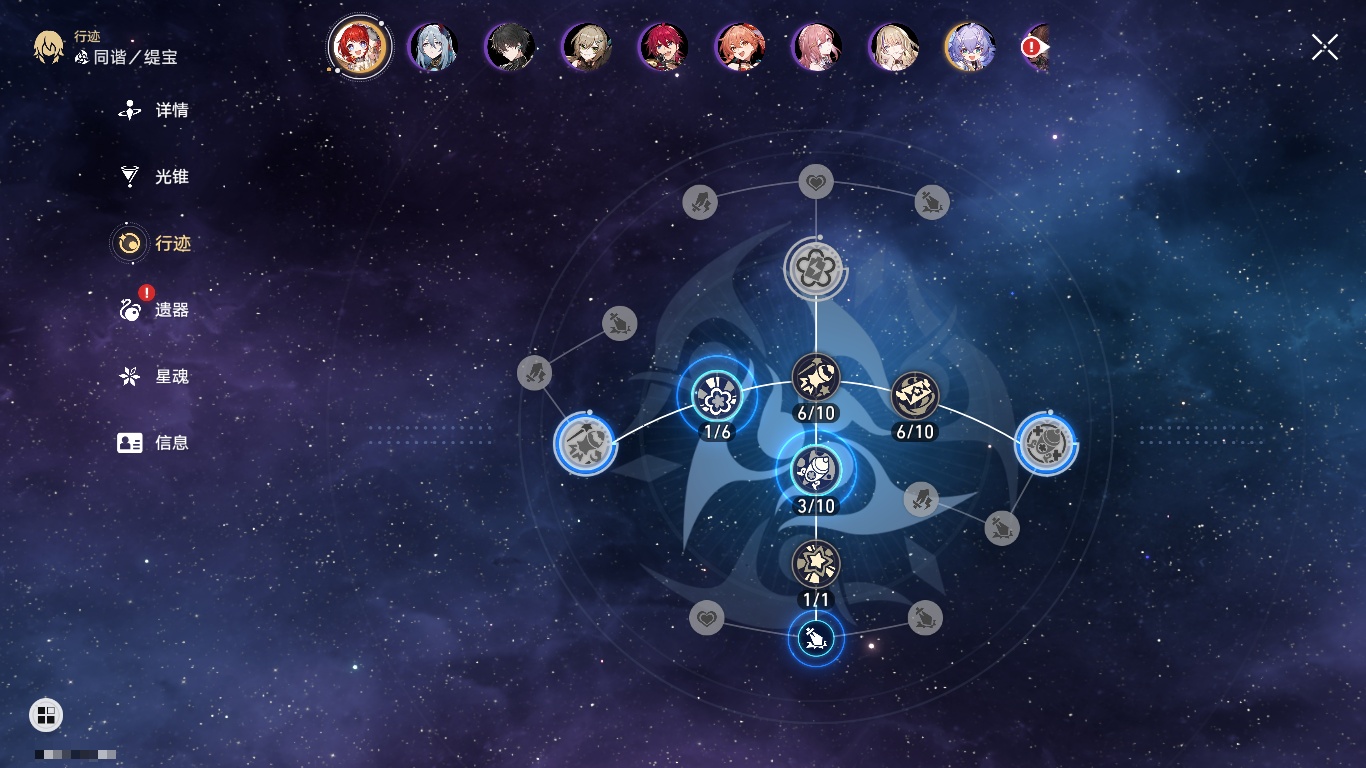This screenshot has height=768, width=1366.
Task: Open the large flower node above the 6/10 traces
Action: click(816, 268)
